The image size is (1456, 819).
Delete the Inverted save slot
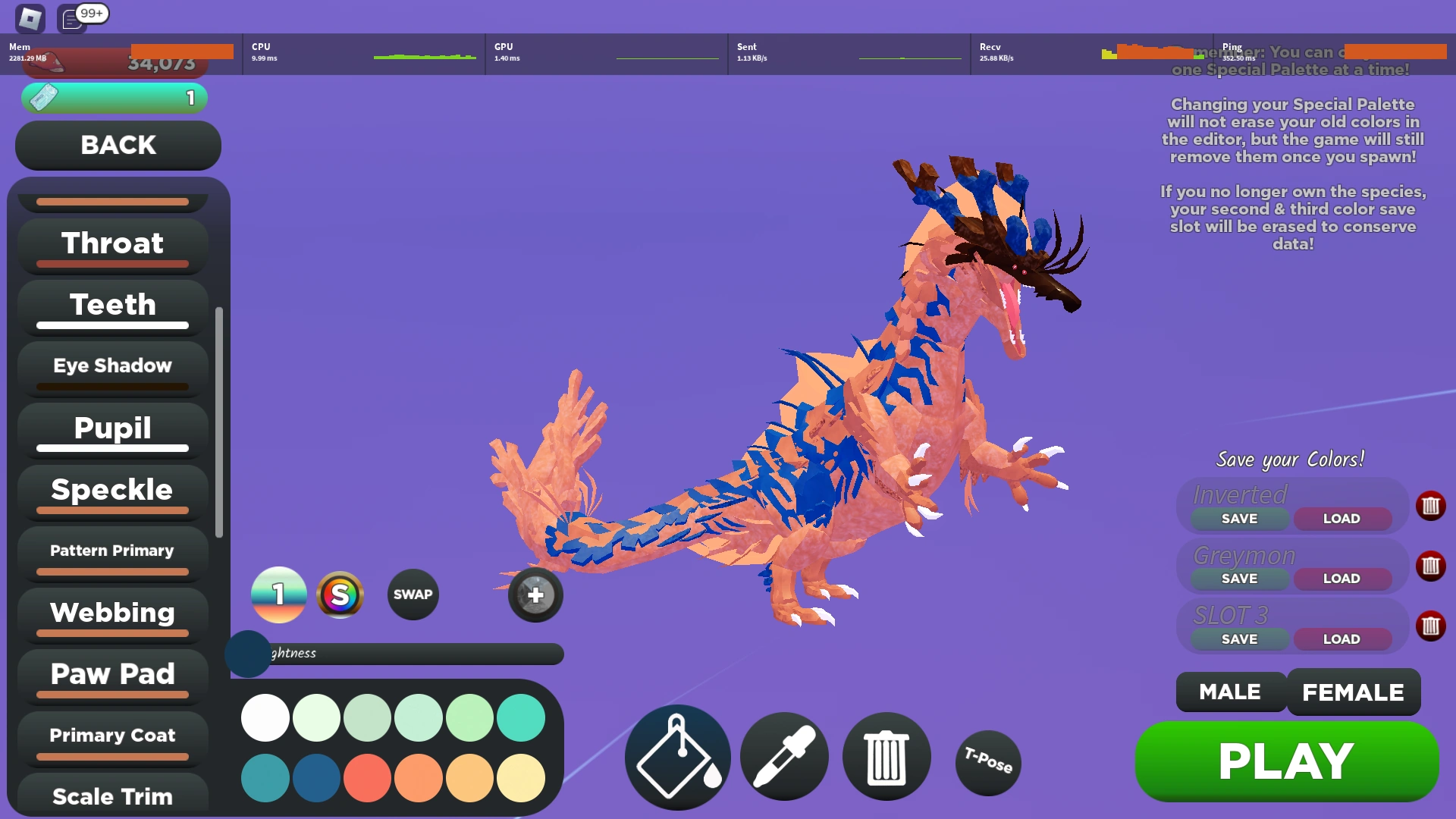click(x=1430, y=506)
